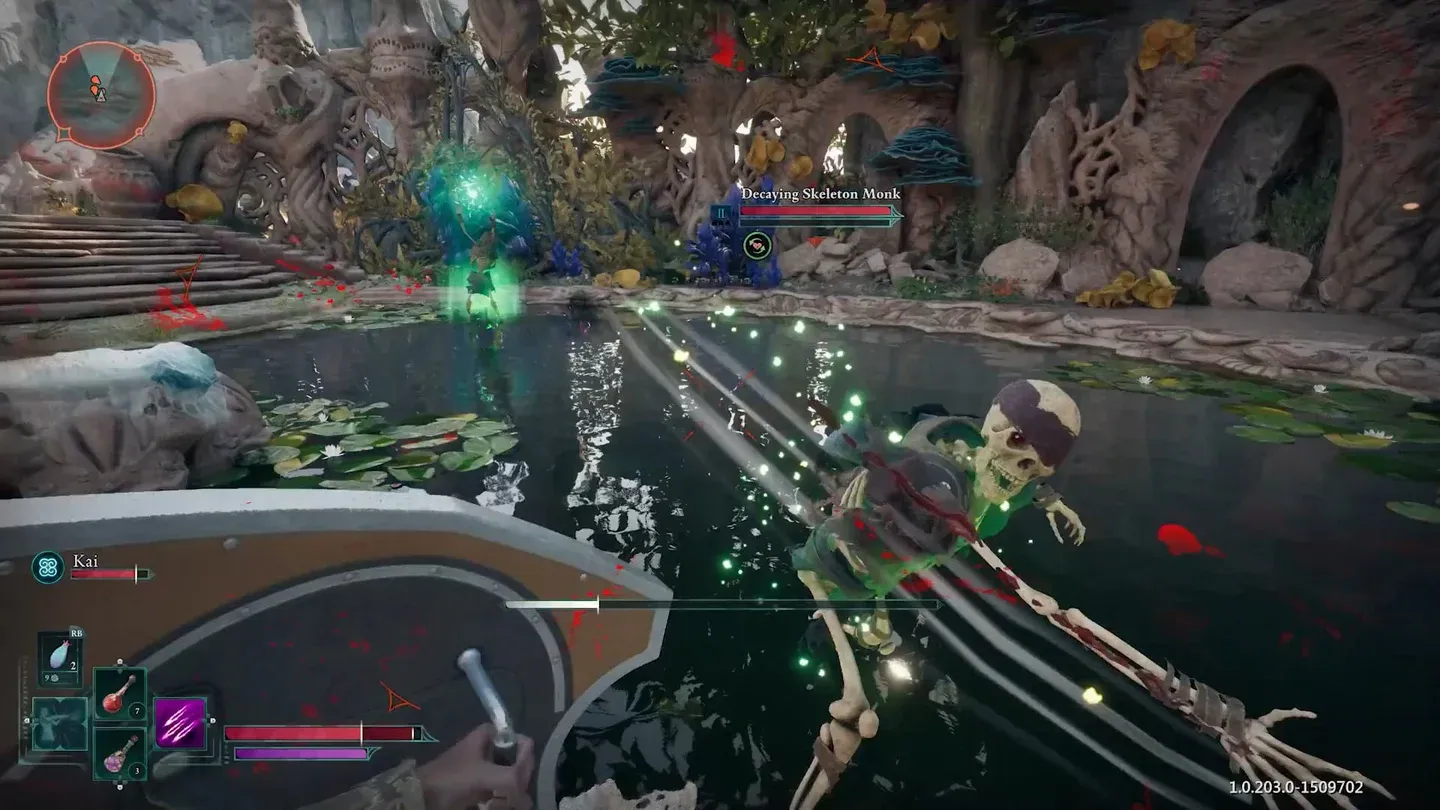1440x810 pixels.
Task: Activate the purple claw slash ability
Action: tap(181, 723)
